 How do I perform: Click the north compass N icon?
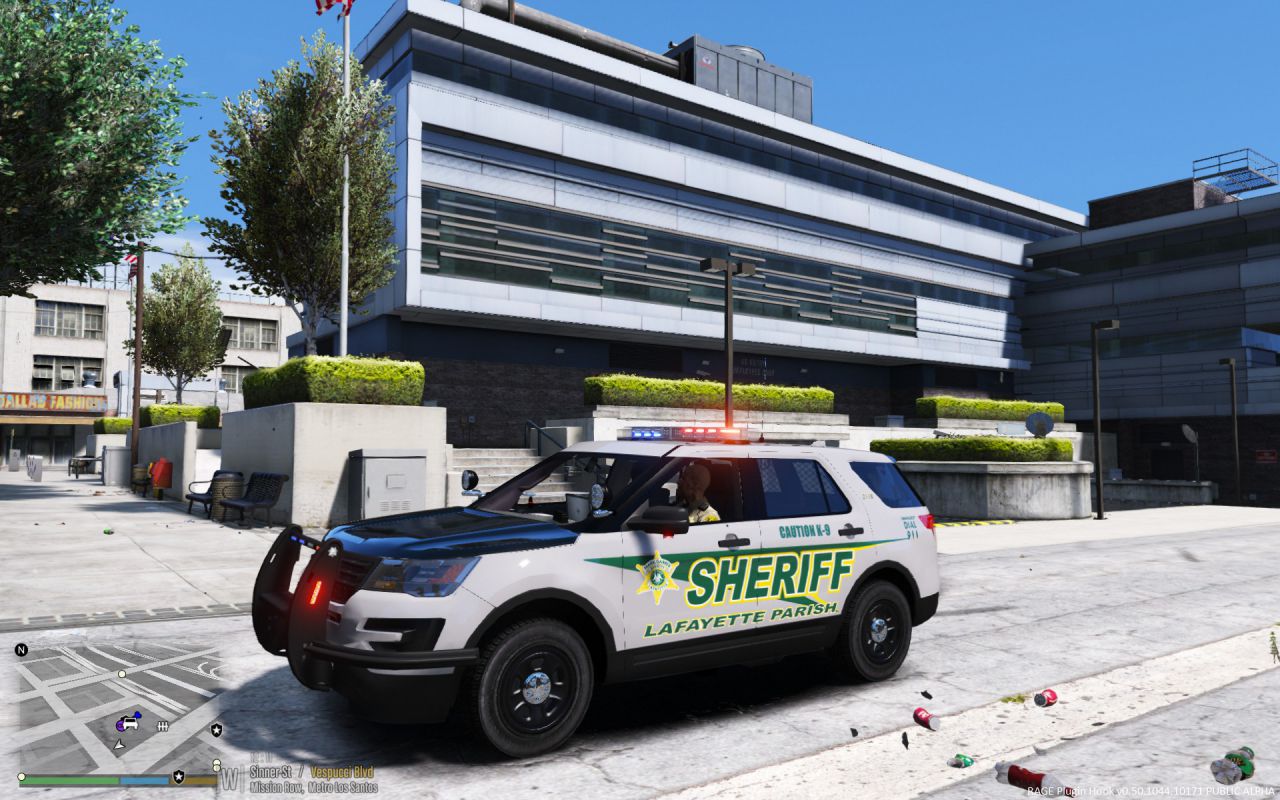pos(22,650)
